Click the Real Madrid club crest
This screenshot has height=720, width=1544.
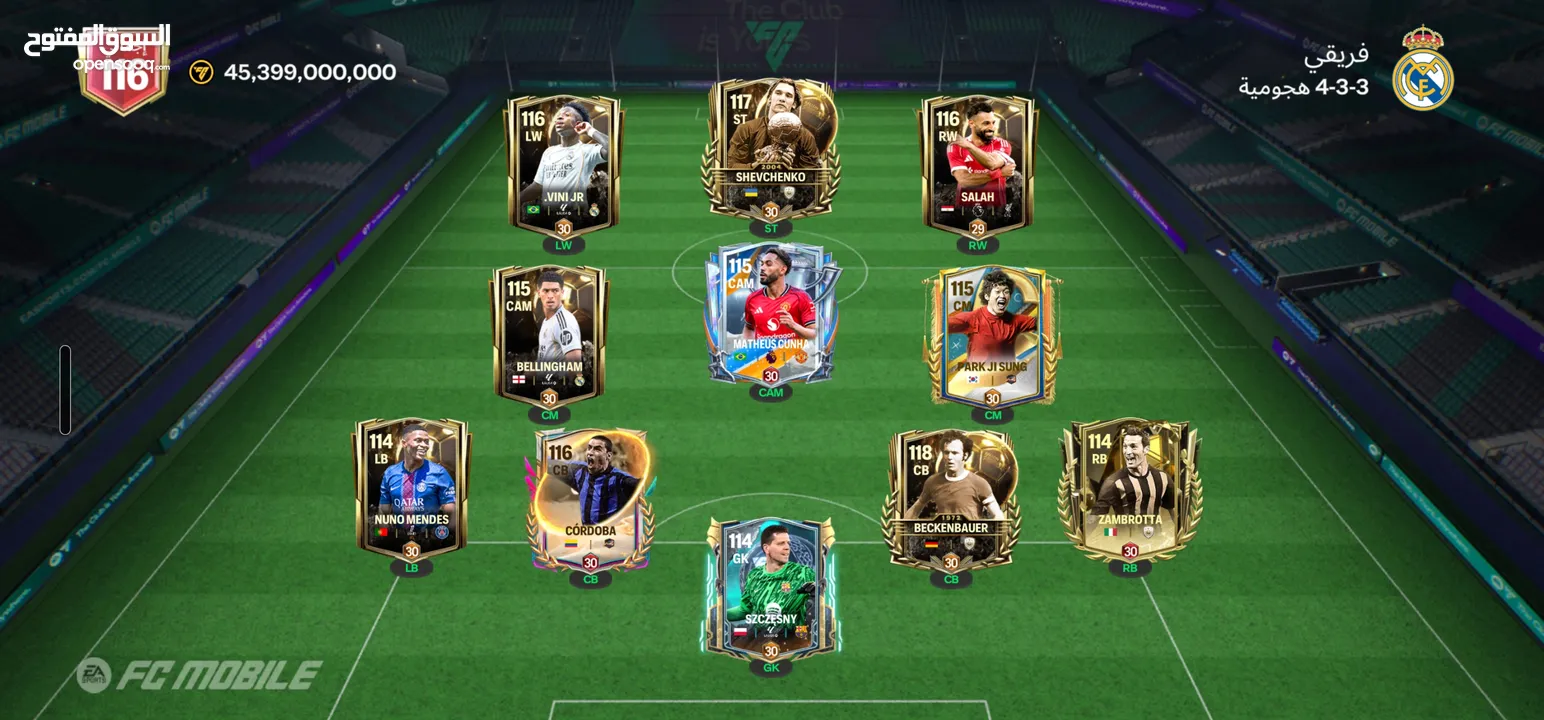click(x=1422, y=70)
